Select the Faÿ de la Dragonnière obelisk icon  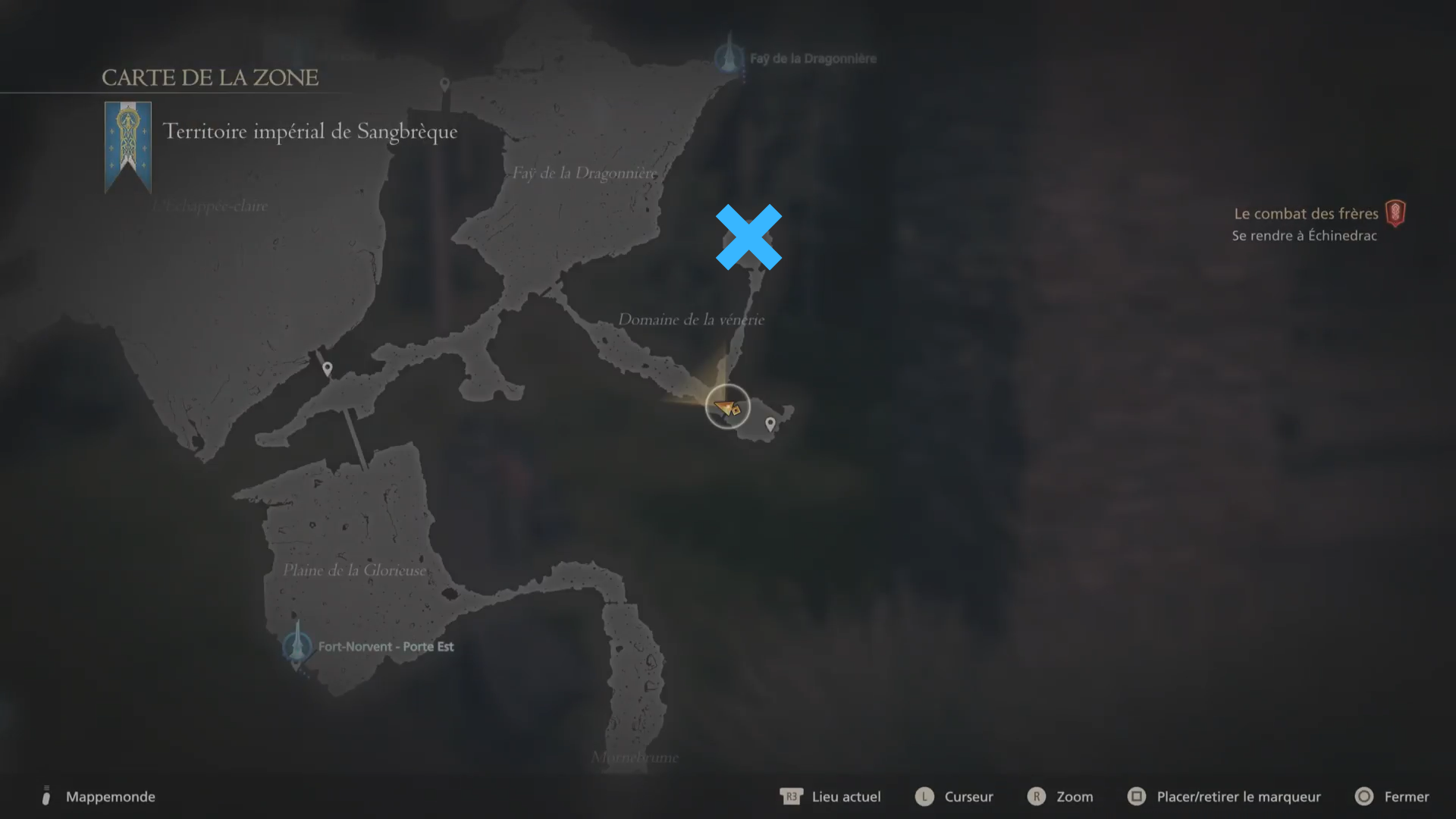click(728, 57)
